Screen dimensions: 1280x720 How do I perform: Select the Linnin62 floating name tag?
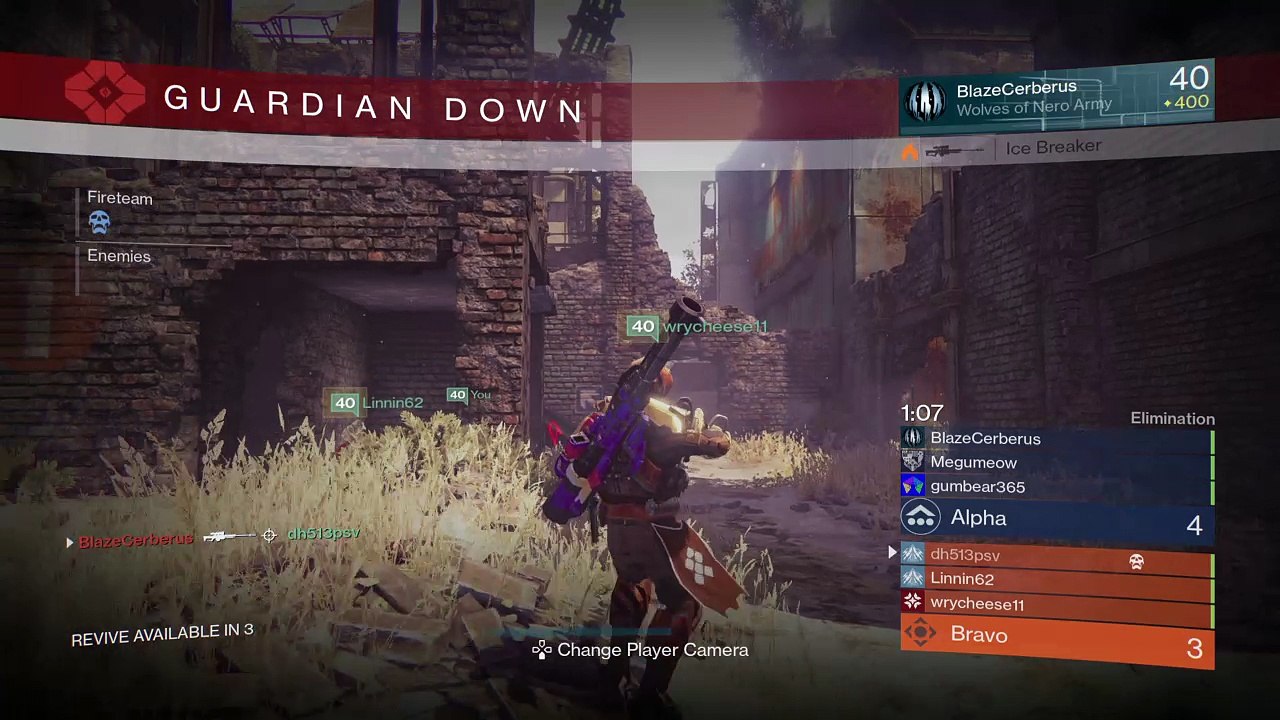[378, 403]
